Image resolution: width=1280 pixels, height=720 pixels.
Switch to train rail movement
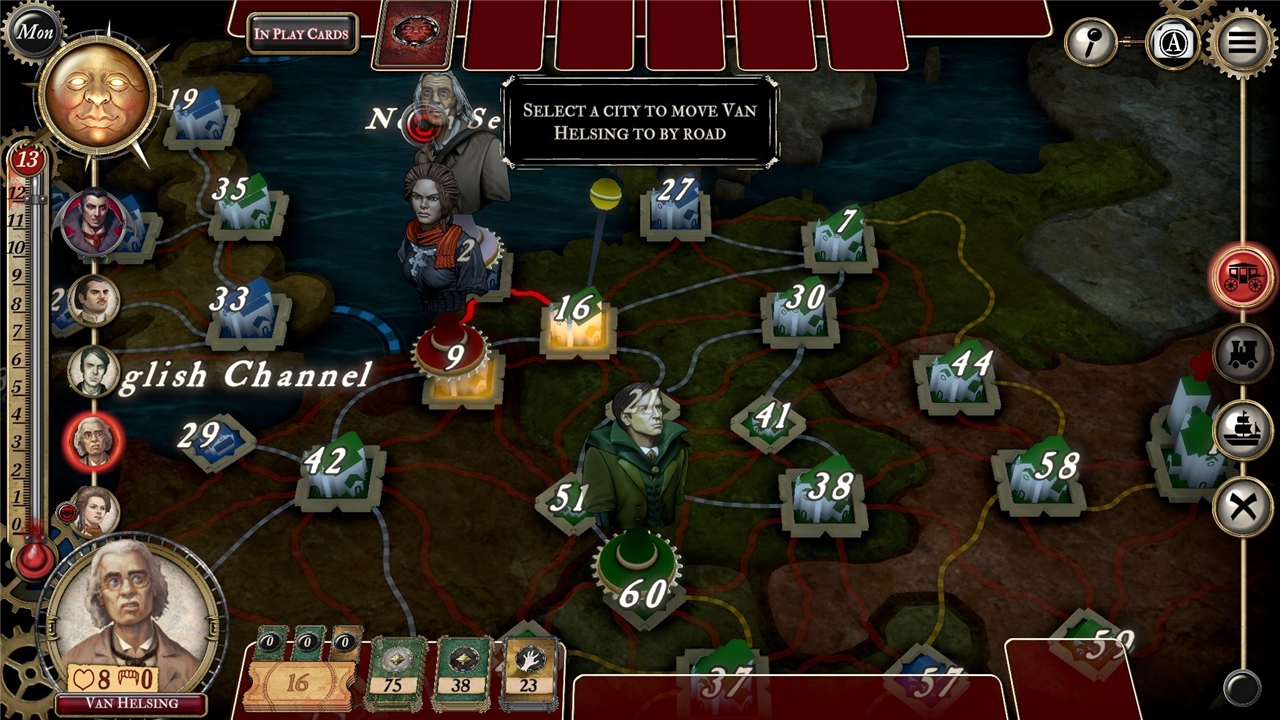1242,354
